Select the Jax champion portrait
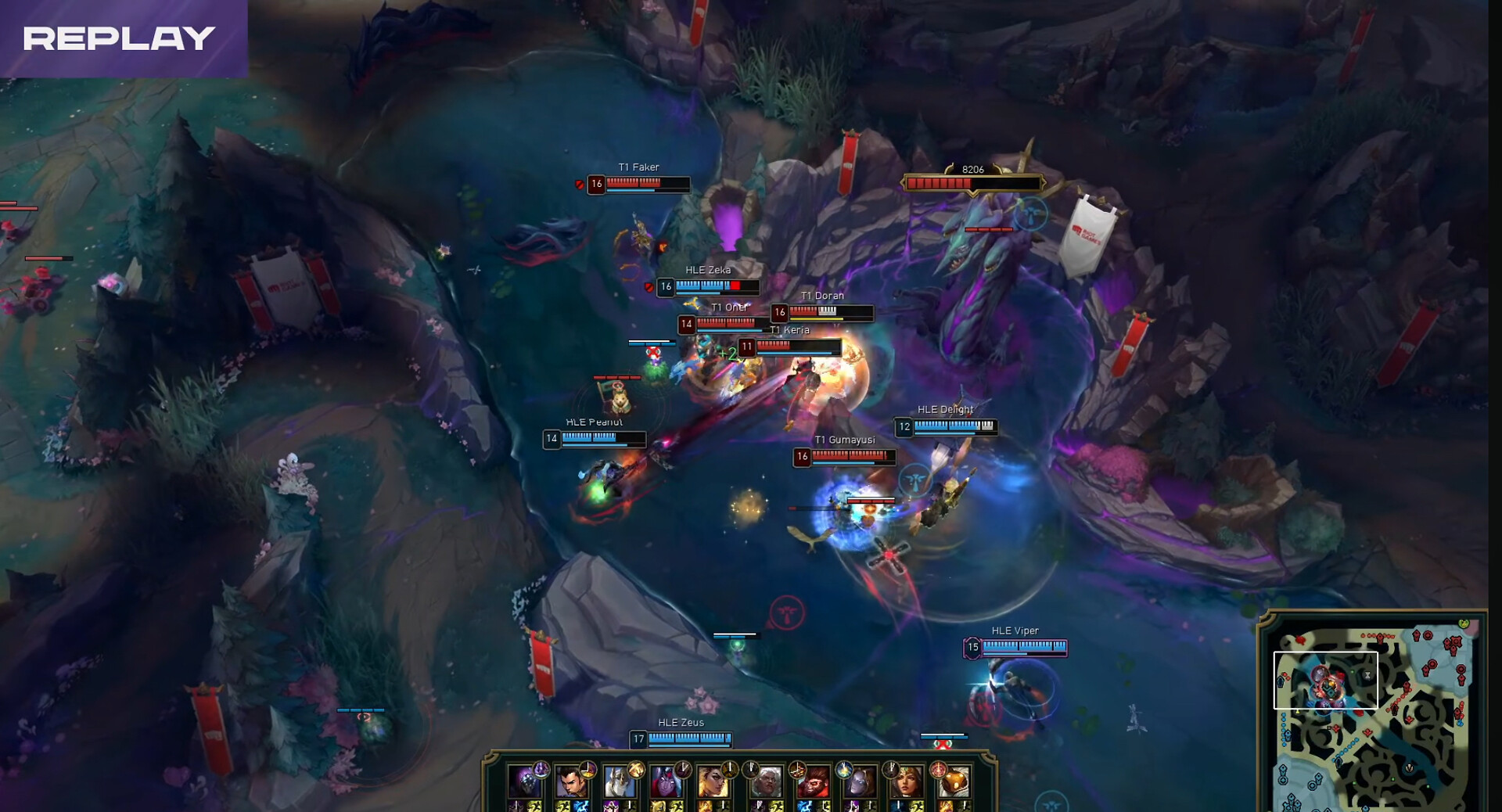Screen dimensions: 1502x812 524,781
